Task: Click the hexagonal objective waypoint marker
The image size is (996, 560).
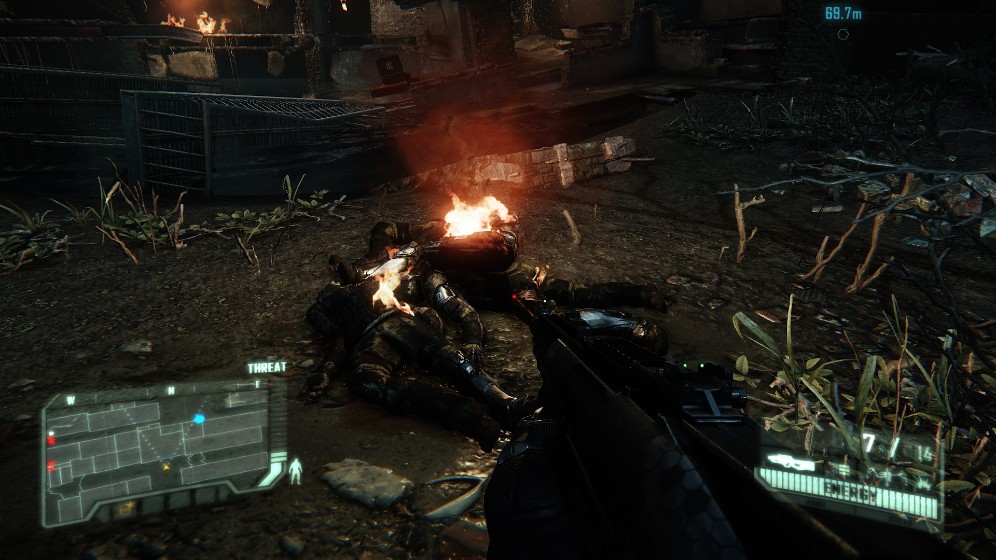Action: click(x=843, y=34)
